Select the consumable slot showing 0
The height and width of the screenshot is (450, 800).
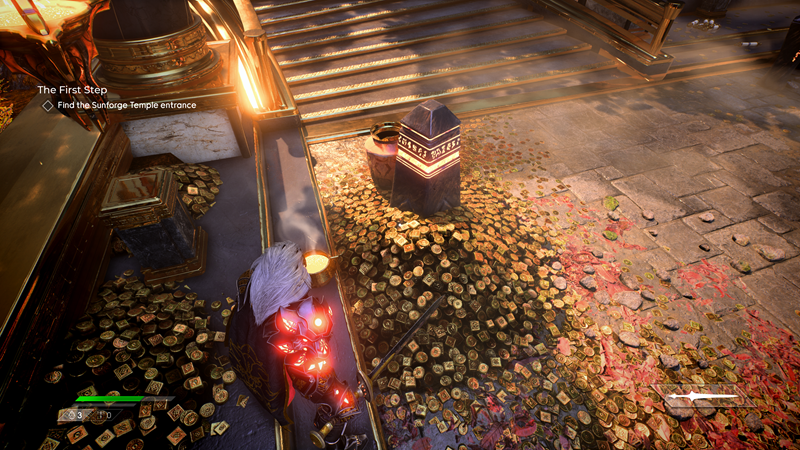tap(103, 414)
